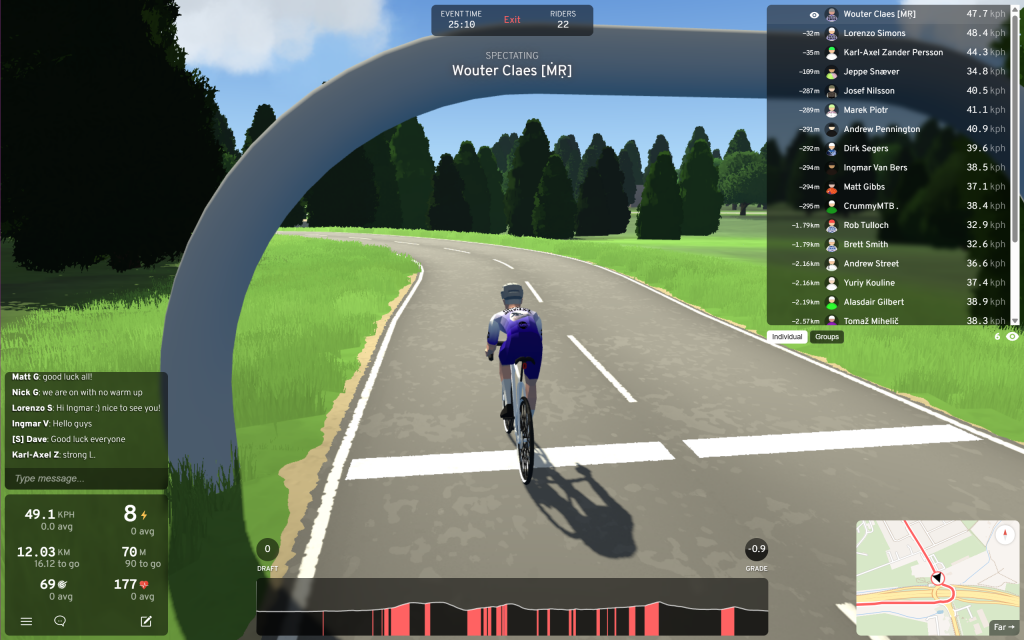Spectate rider Lorenzo Simons
Screen dimensions: 1024x640
point(875,33)
